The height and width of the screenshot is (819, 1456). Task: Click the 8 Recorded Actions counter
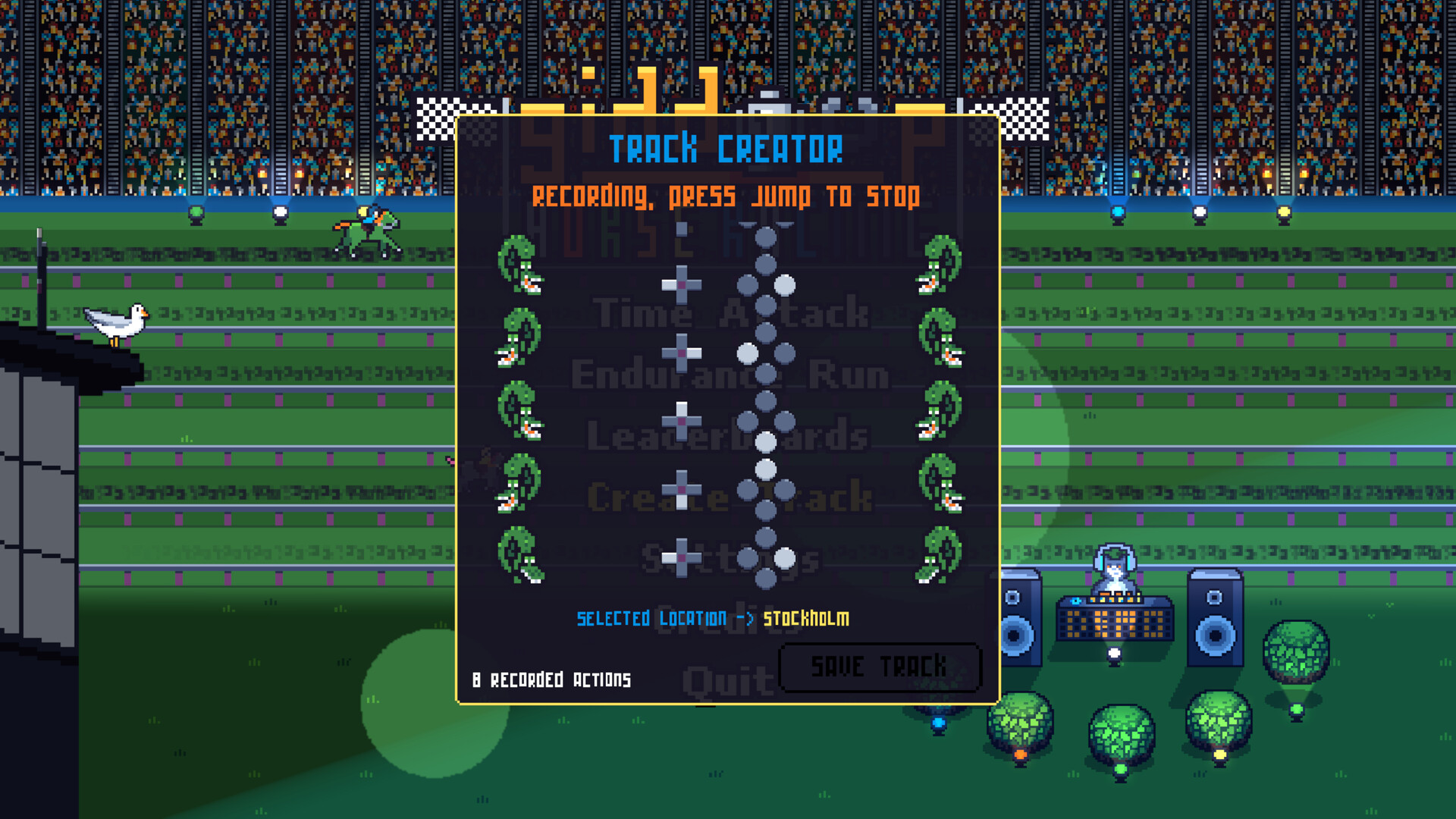point(551,679)
